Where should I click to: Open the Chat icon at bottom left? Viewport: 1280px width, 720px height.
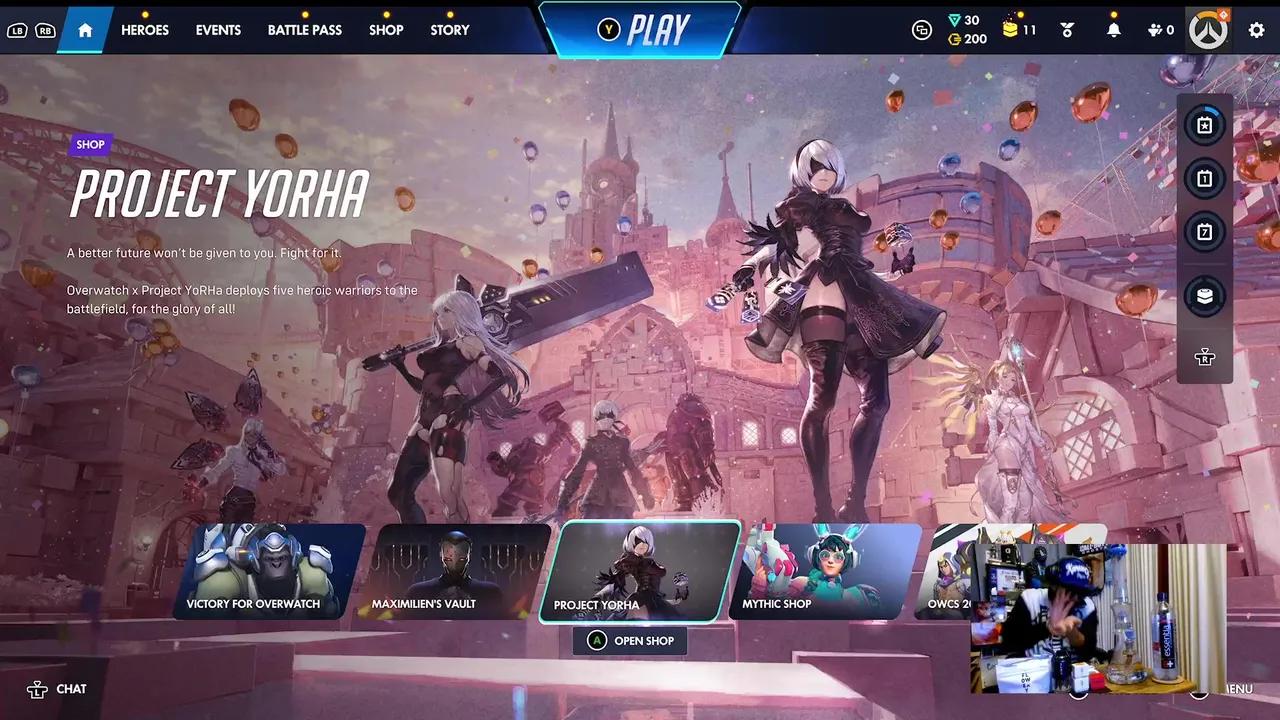click(57, 689)
